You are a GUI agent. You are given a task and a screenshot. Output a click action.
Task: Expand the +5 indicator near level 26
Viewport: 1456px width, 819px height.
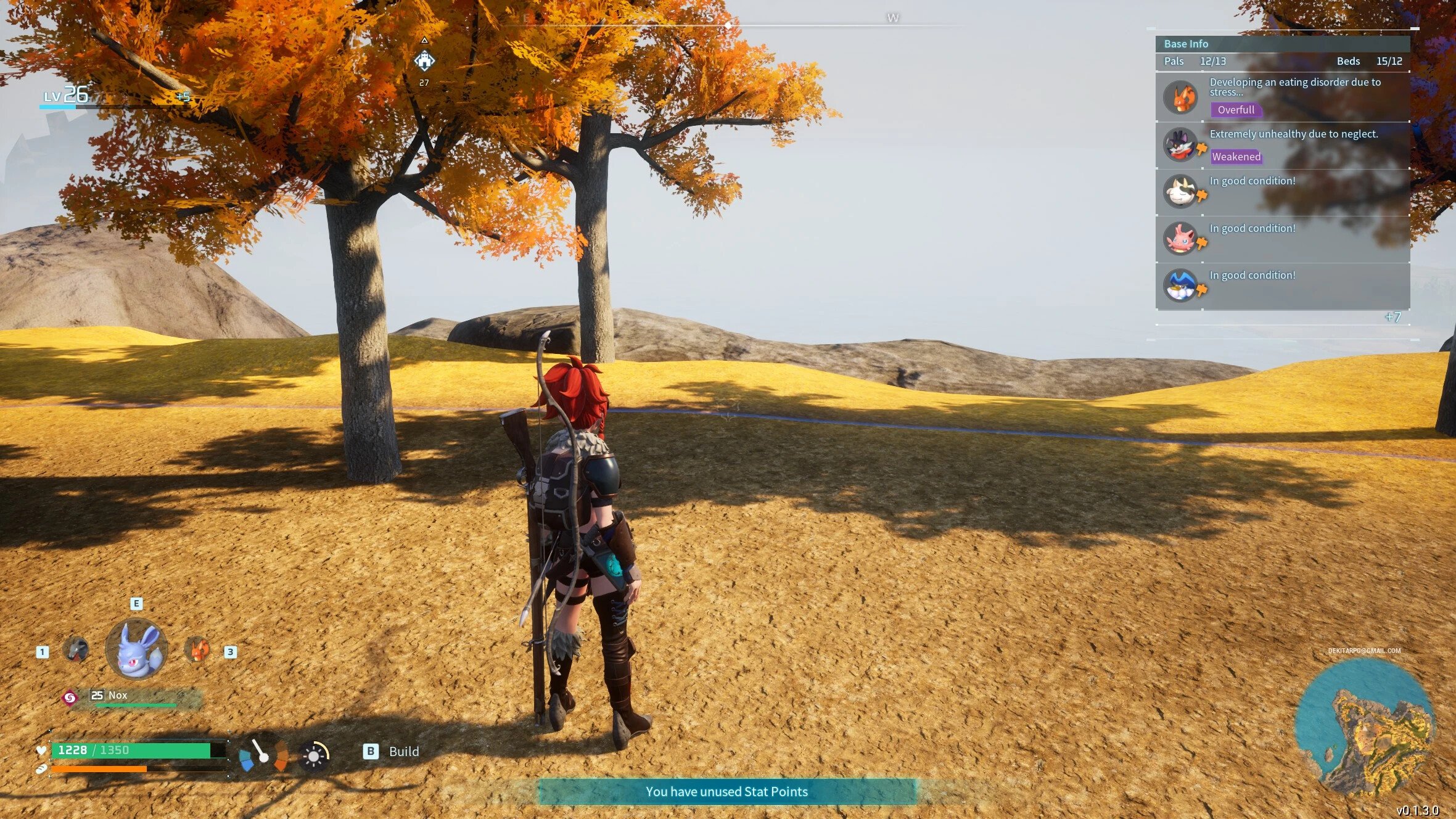point(184,96)
